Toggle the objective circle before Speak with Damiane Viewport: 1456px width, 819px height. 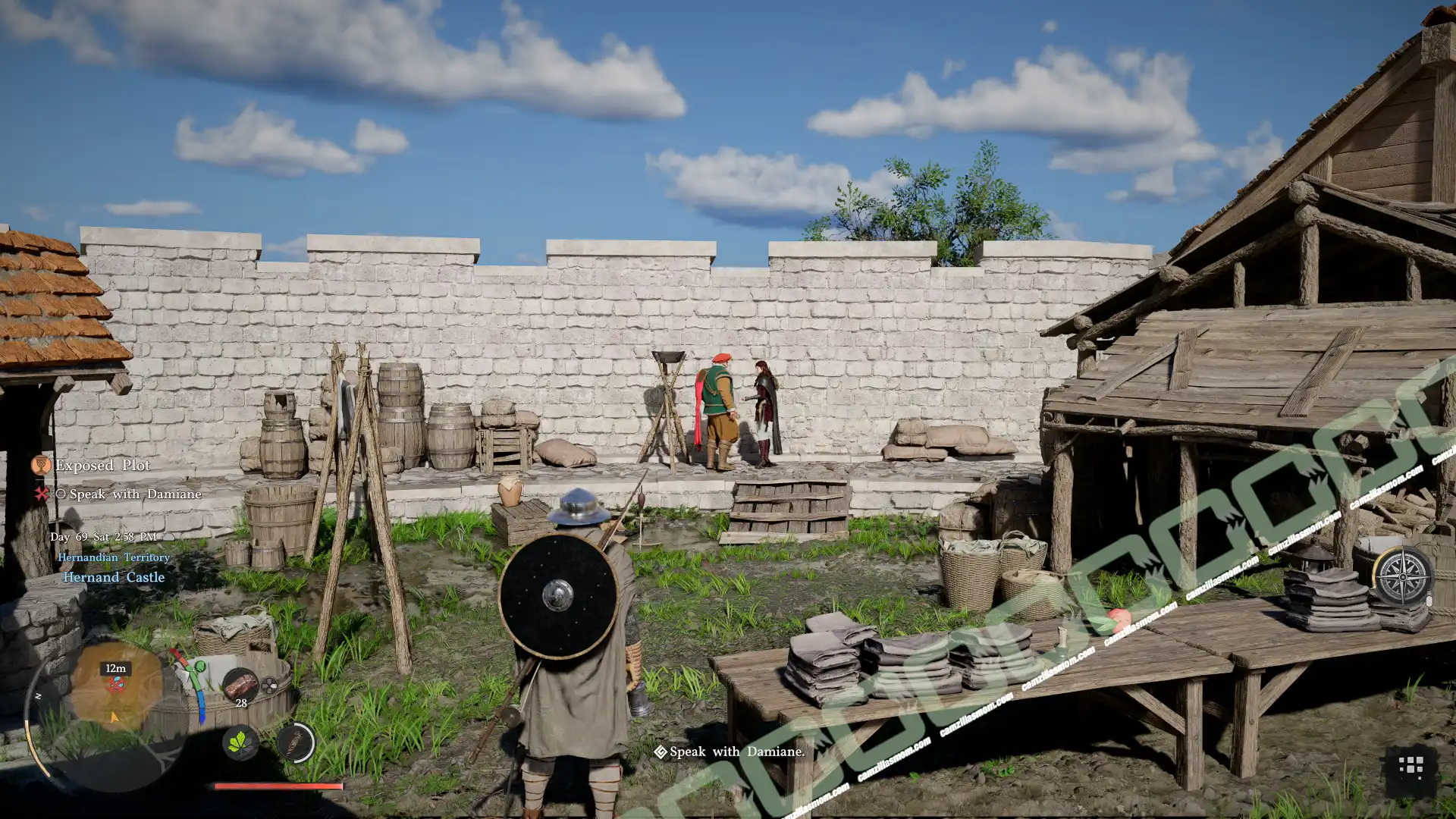pos(61,494)
